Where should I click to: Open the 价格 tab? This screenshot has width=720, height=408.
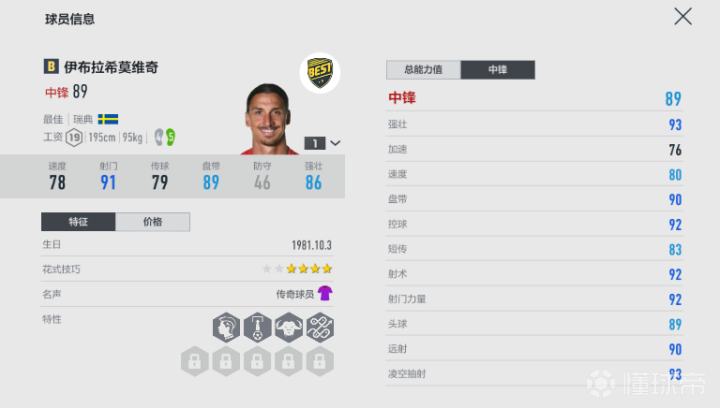click(x=152, y=222)
